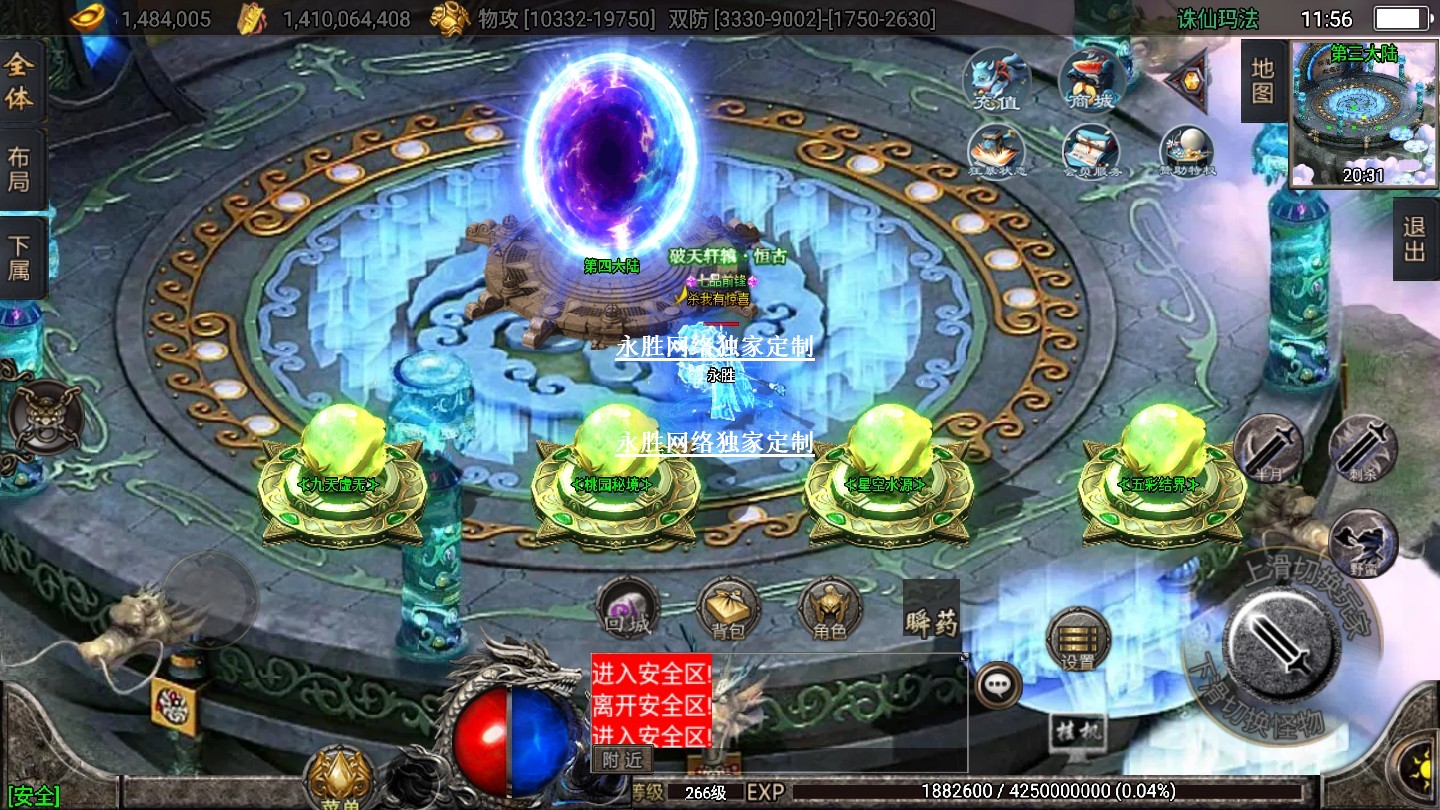
Task: Open the 商城 shop
Action: (1092, 79)
